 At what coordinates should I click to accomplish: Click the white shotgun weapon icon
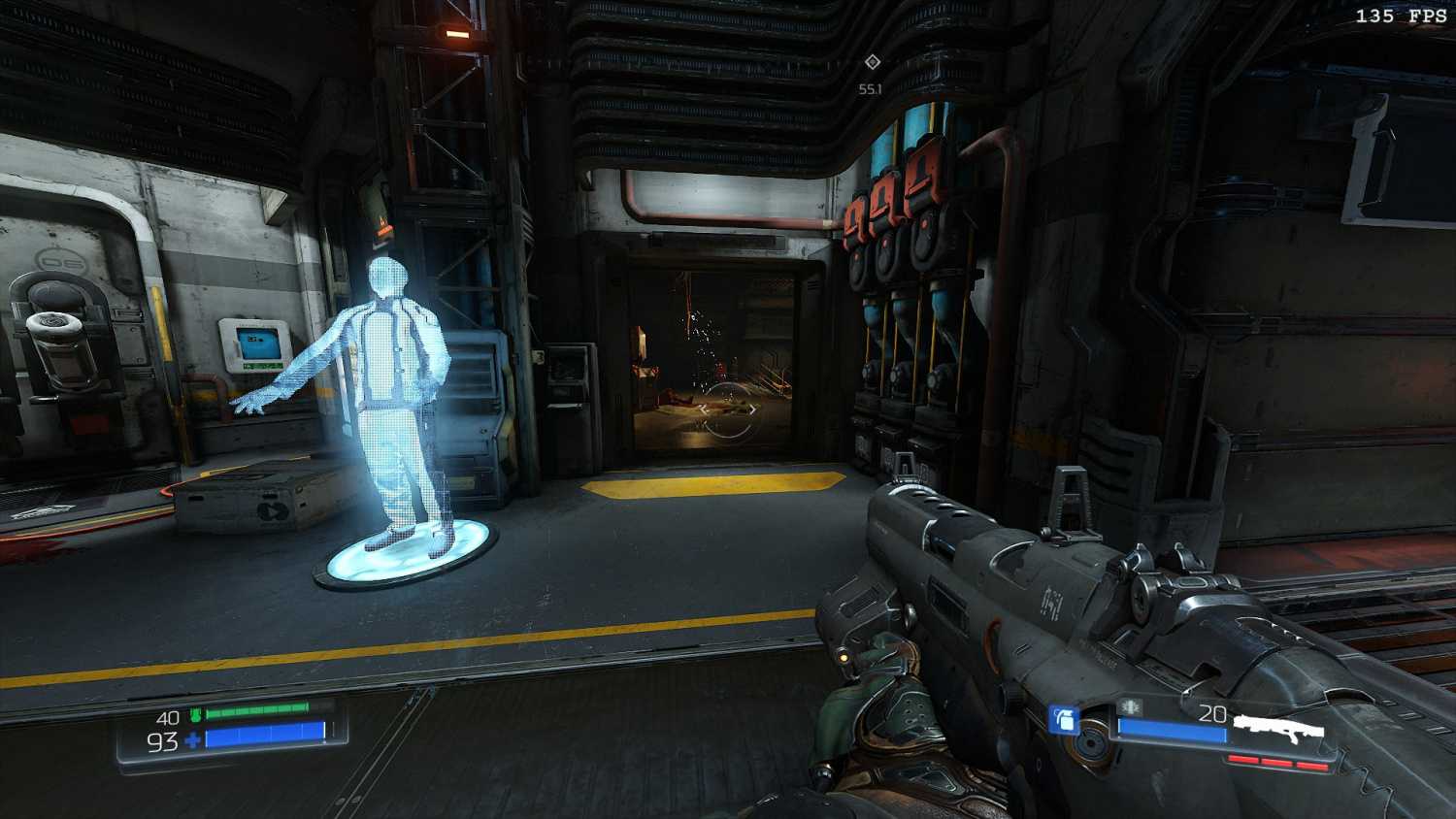[x=1278, y=727]
